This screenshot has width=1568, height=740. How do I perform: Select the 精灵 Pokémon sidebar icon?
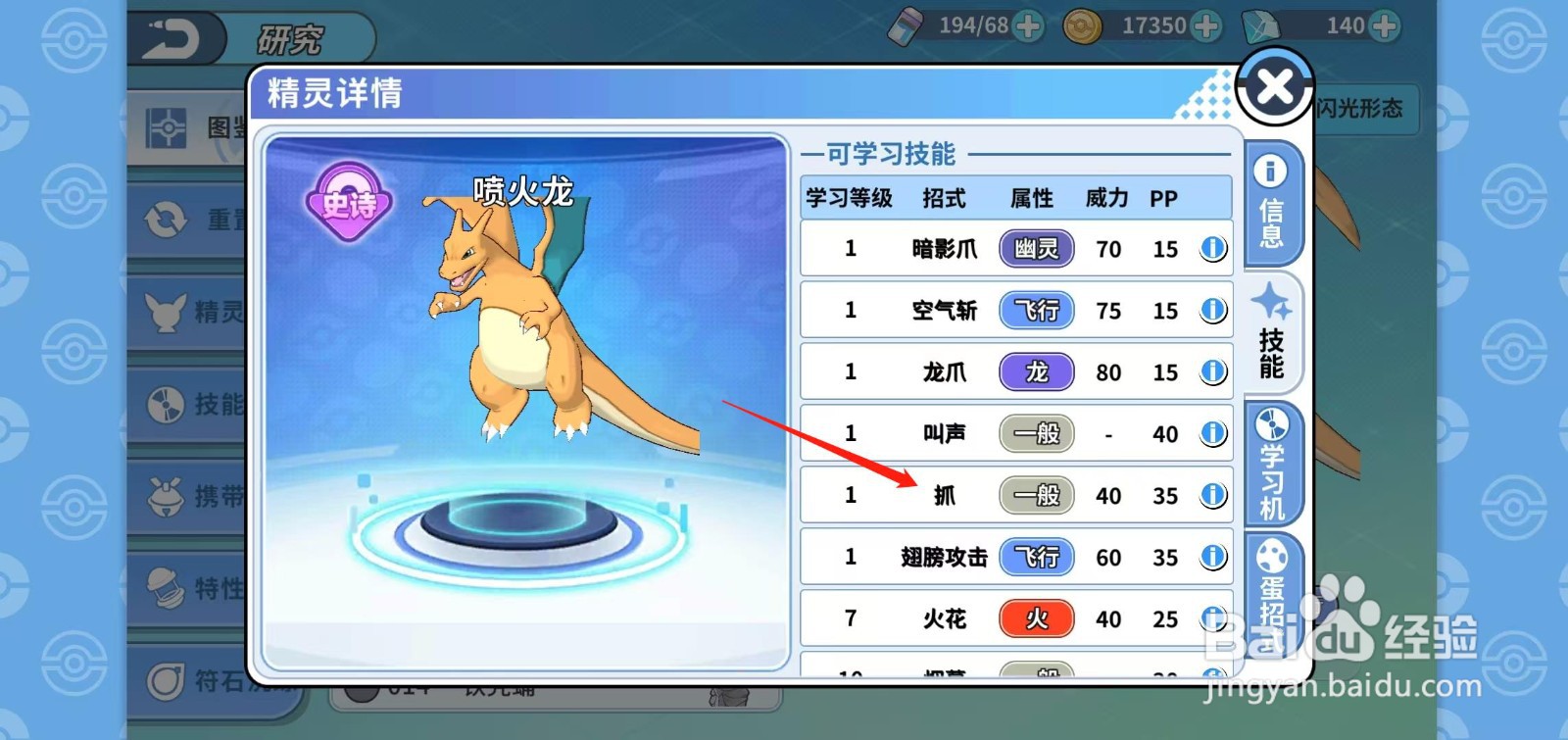point(167,314)
